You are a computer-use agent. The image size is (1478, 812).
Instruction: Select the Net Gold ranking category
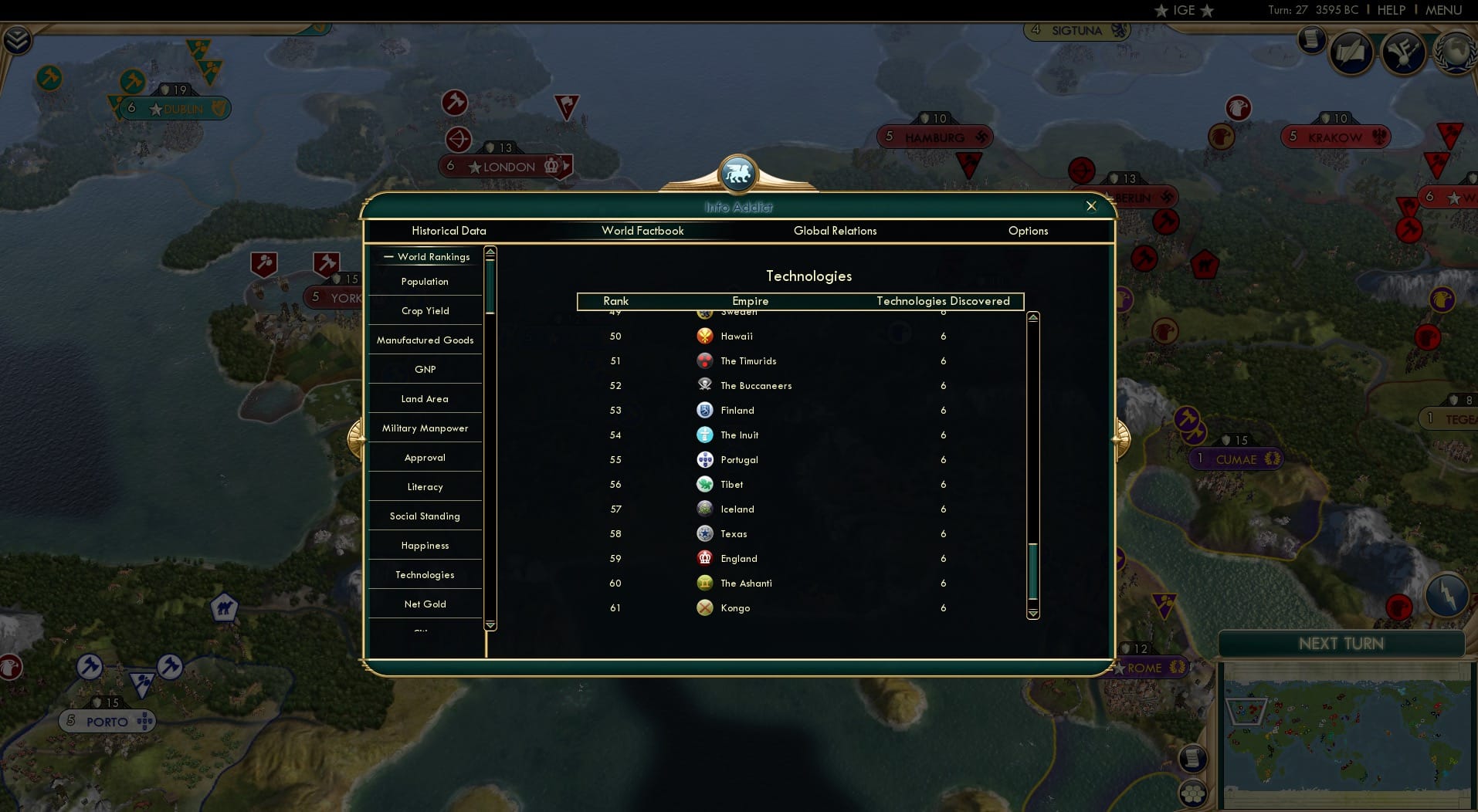click(x=424, y=604)
